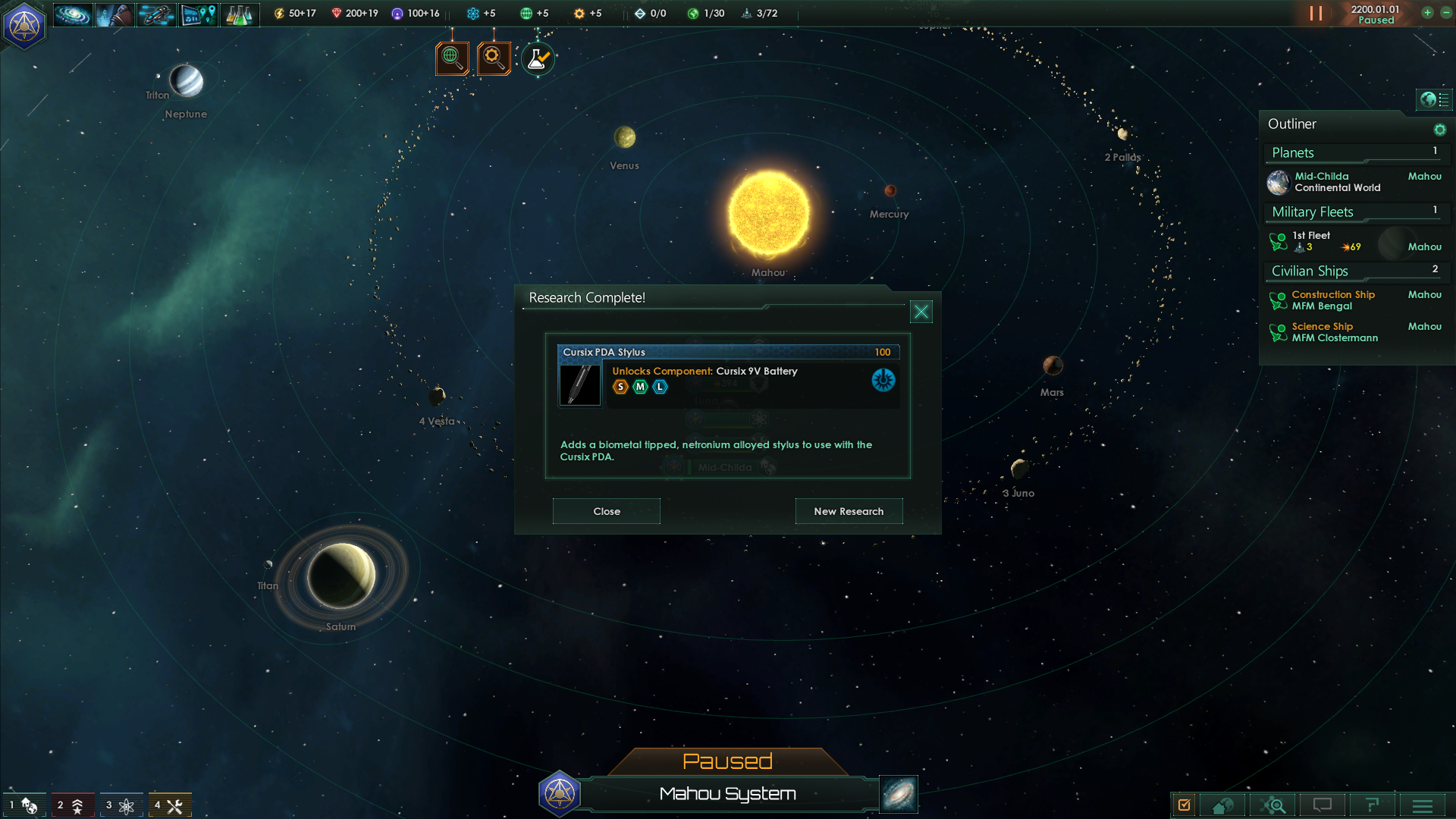The width and height of the screenshot is (1456, 819).
Task: Close the Research Complete dialog with X
Action: click(921, 312)
